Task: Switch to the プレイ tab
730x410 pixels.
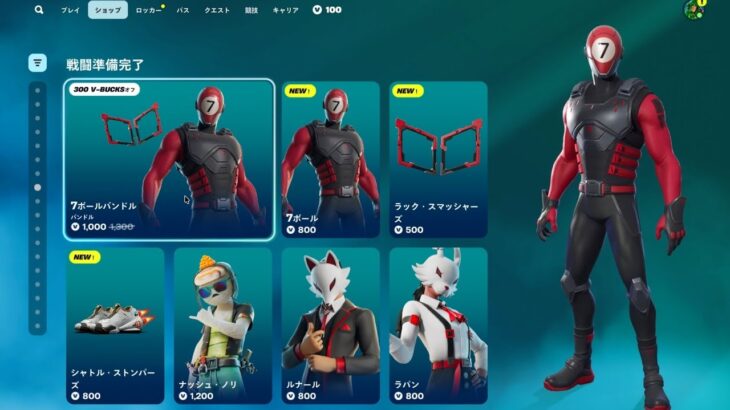Action: pyautogui.click(x=70, y=10)
